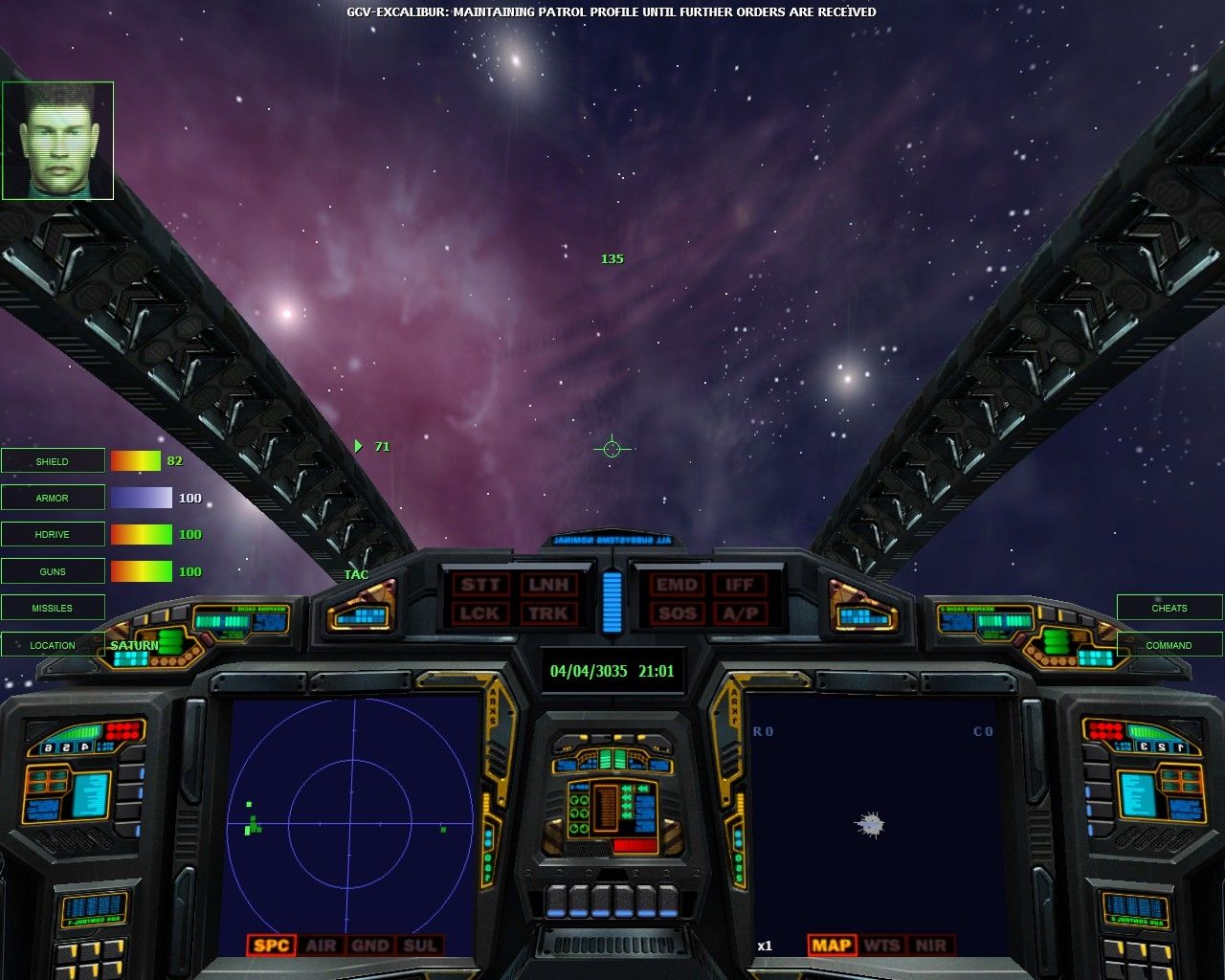Viewport: 1225px width, 980px height.
Task: Click the HDRIVE status indicator
Action: tap(53, 534)
